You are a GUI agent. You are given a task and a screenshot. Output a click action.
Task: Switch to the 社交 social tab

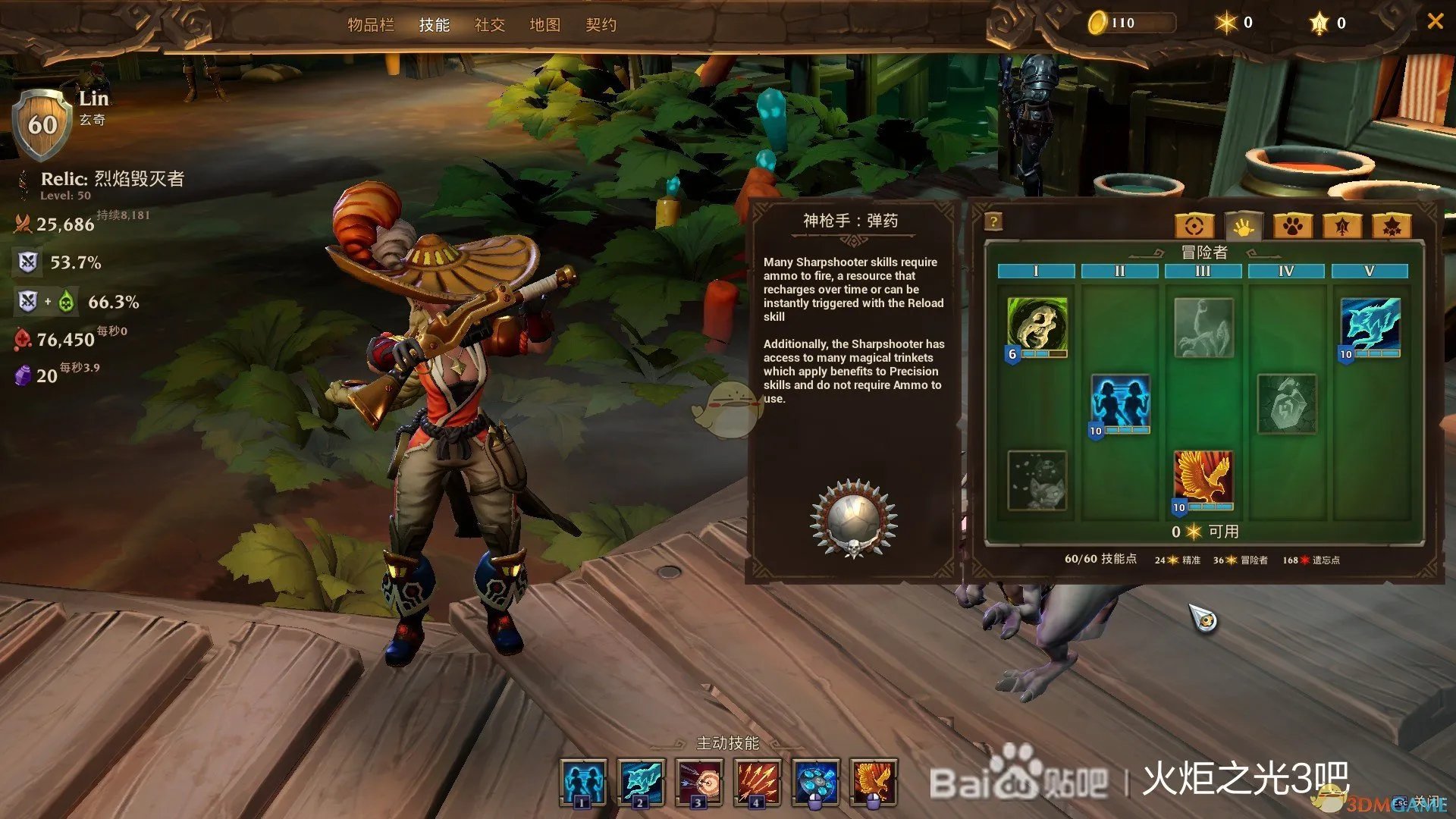coord(489,25)
